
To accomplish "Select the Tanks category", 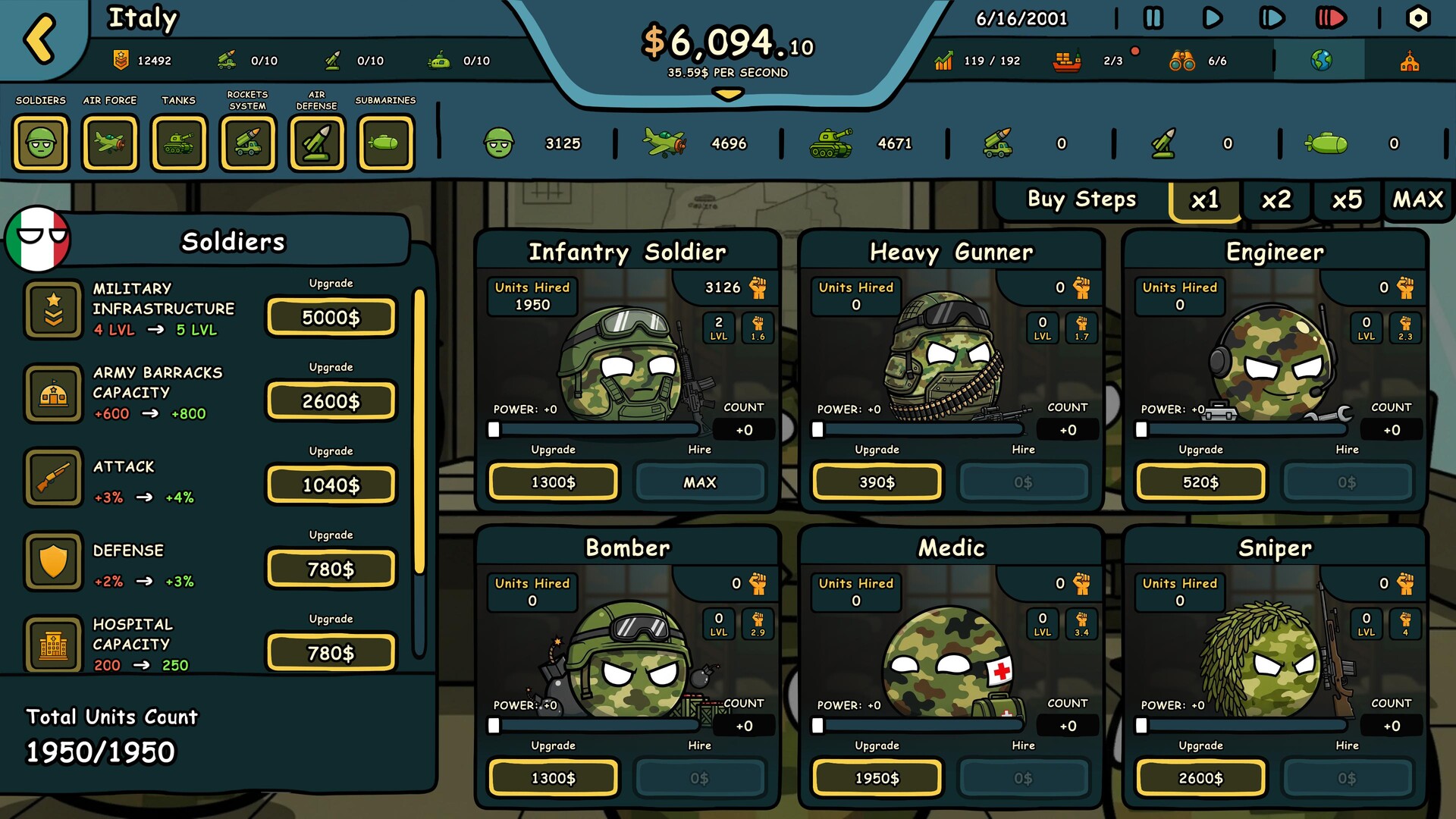I will point(179,143).
